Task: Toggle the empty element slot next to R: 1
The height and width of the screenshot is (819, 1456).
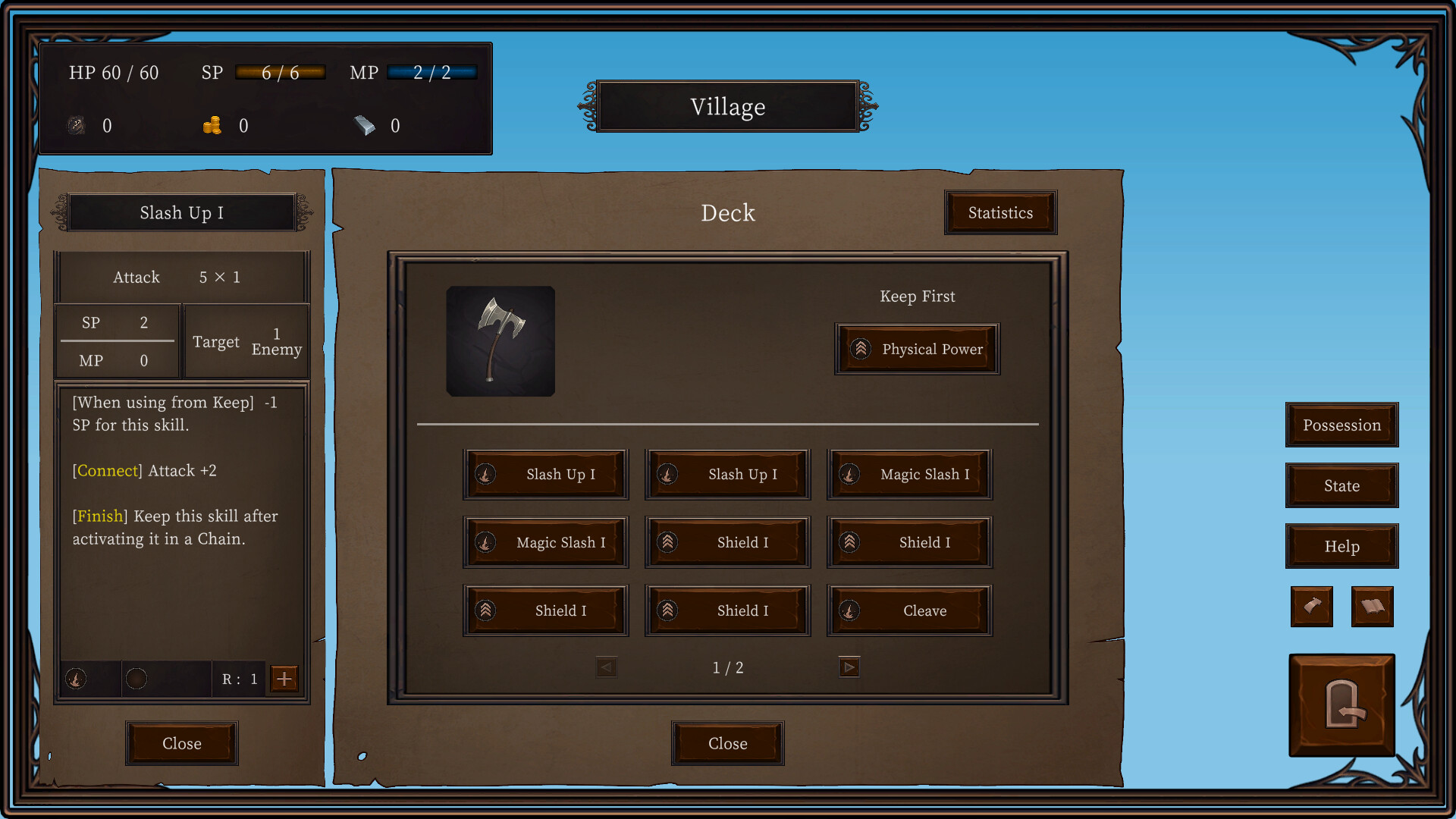Action: click(x=136, y=679)
